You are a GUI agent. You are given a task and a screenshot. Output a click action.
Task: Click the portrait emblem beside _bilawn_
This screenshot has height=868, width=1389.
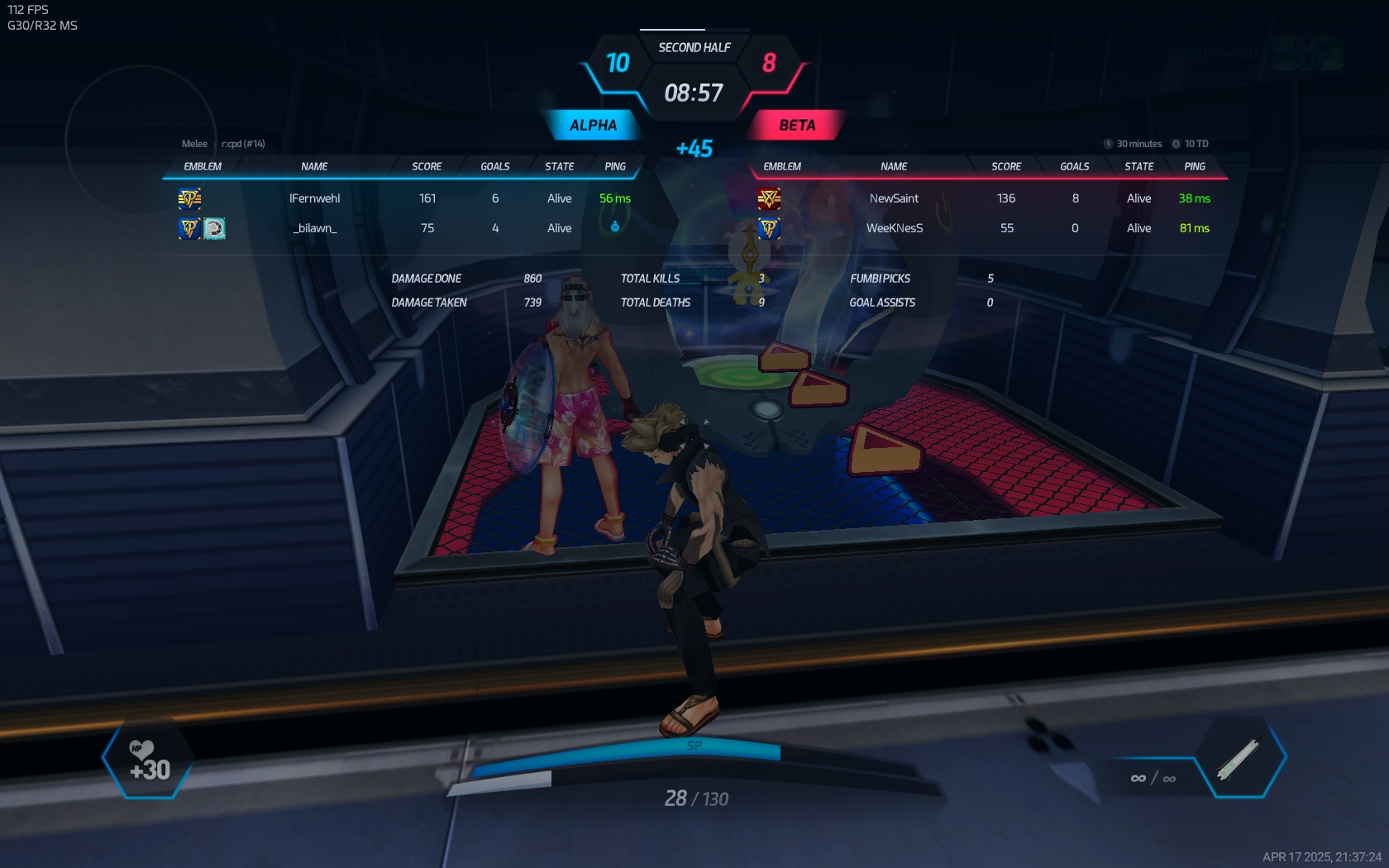coord(215,228)
